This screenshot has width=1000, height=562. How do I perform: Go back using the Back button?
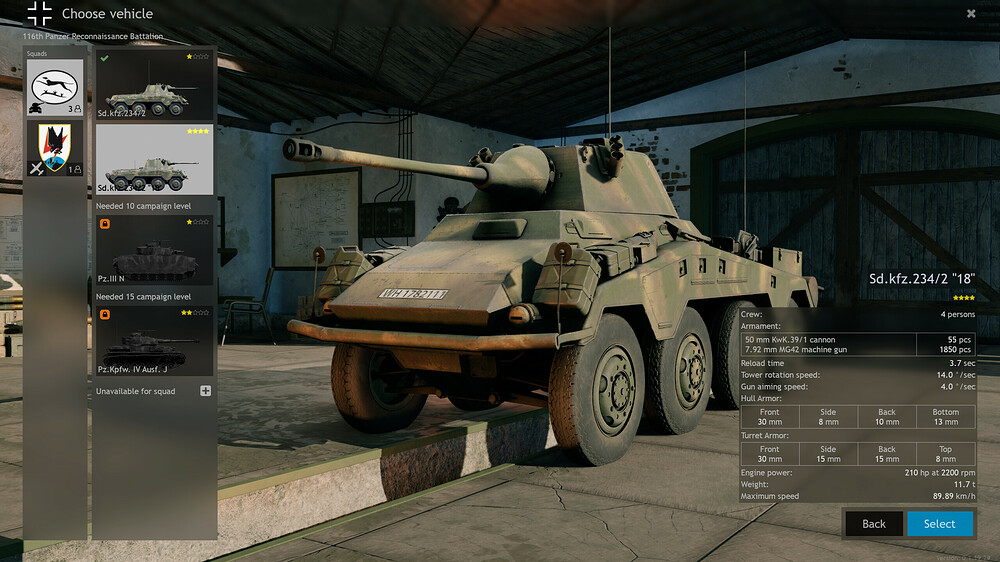874,524
